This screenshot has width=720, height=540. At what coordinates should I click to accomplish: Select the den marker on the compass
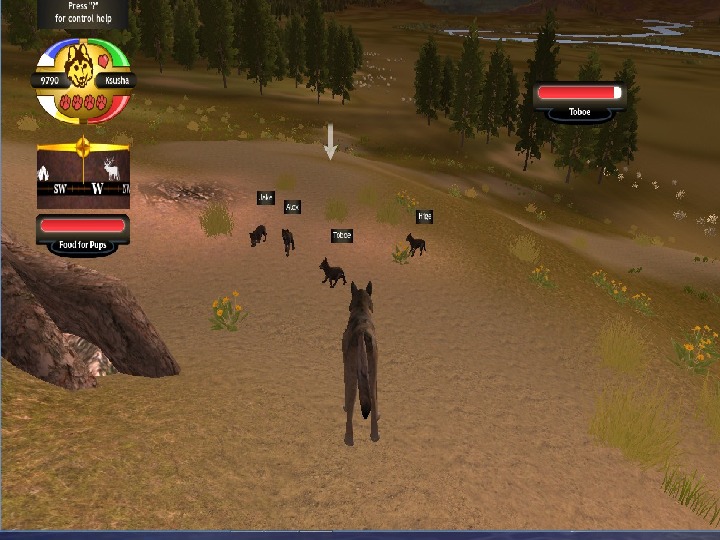45,172
